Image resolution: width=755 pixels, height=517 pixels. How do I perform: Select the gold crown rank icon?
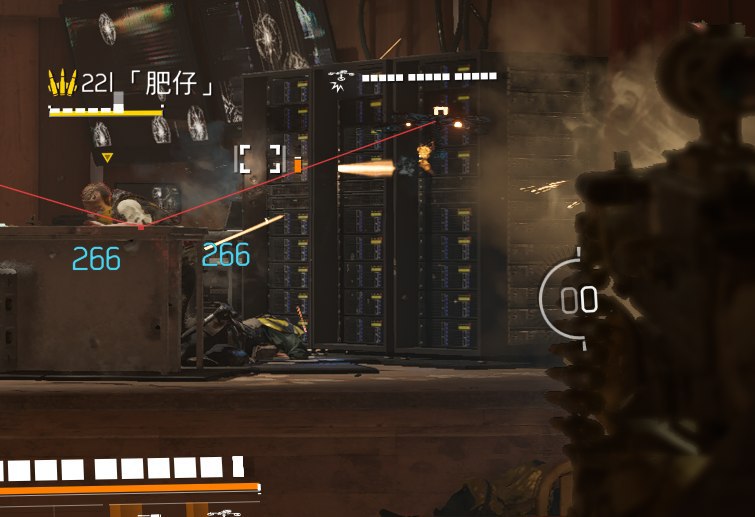click(x=62, y=83)
